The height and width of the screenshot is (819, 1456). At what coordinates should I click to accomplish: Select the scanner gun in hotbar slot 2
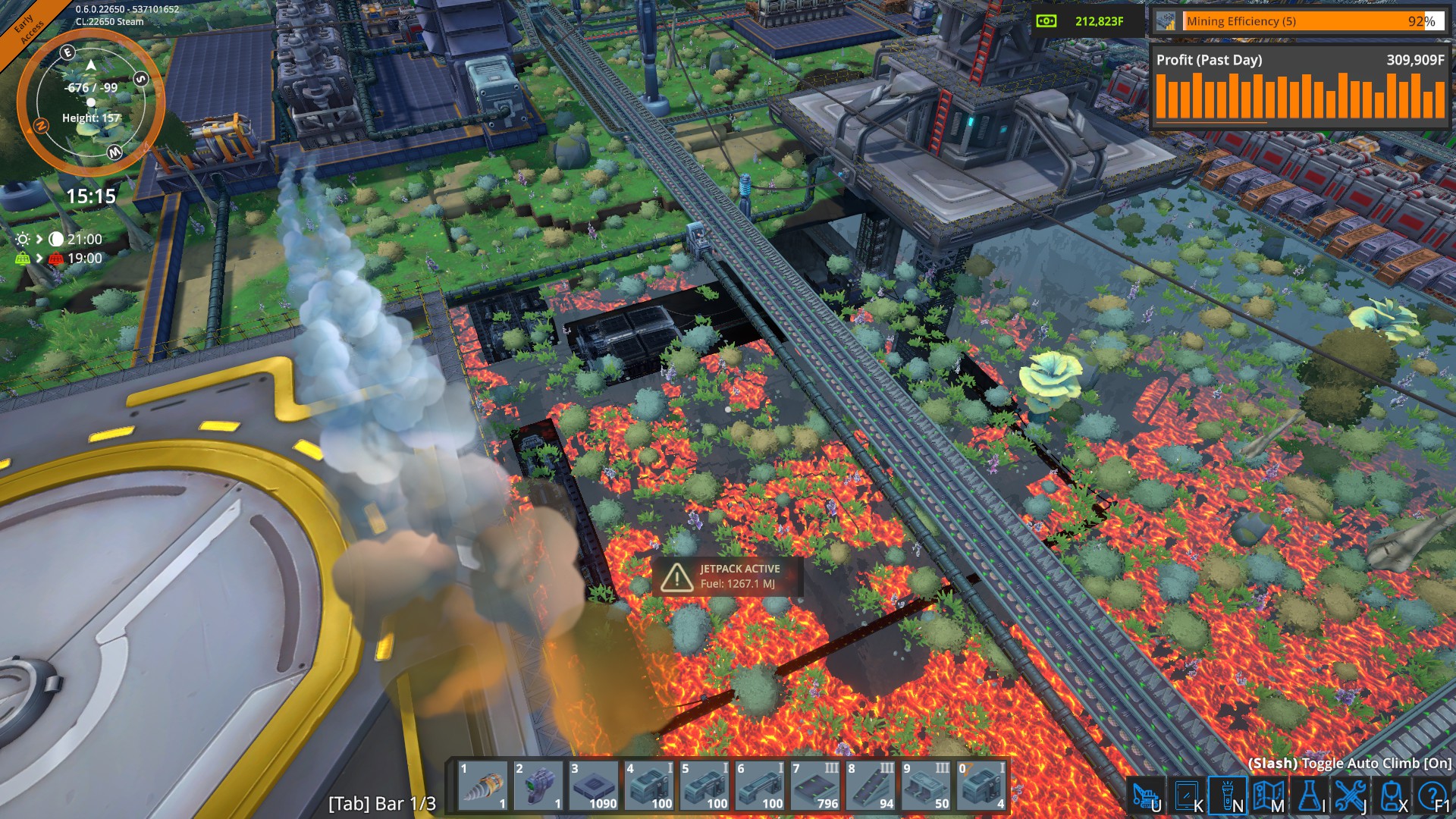pos(538,786)
